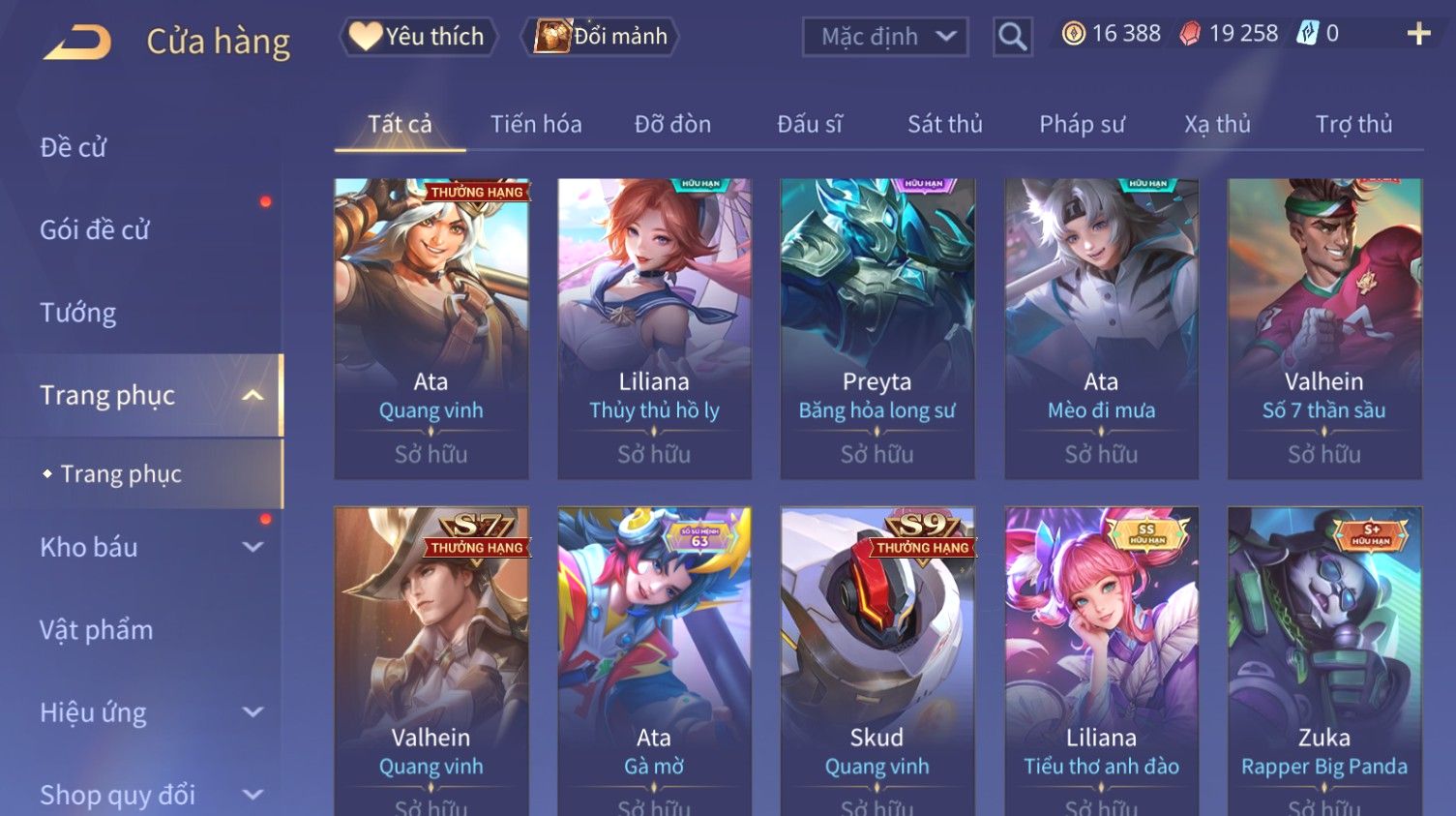Add currency with the plus button
Viewport: 1456px width, 816px height.
(x=1418, y=34)
